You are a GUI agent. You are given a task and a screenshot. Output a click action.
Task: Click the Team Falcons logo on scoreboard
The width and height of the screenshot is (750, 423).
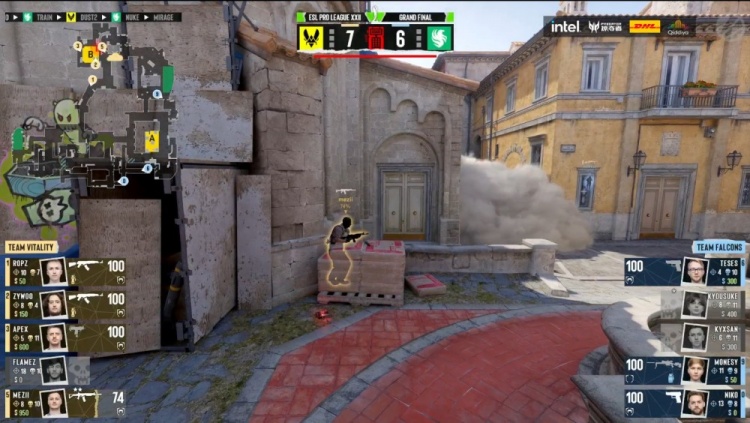pos(439,38)
